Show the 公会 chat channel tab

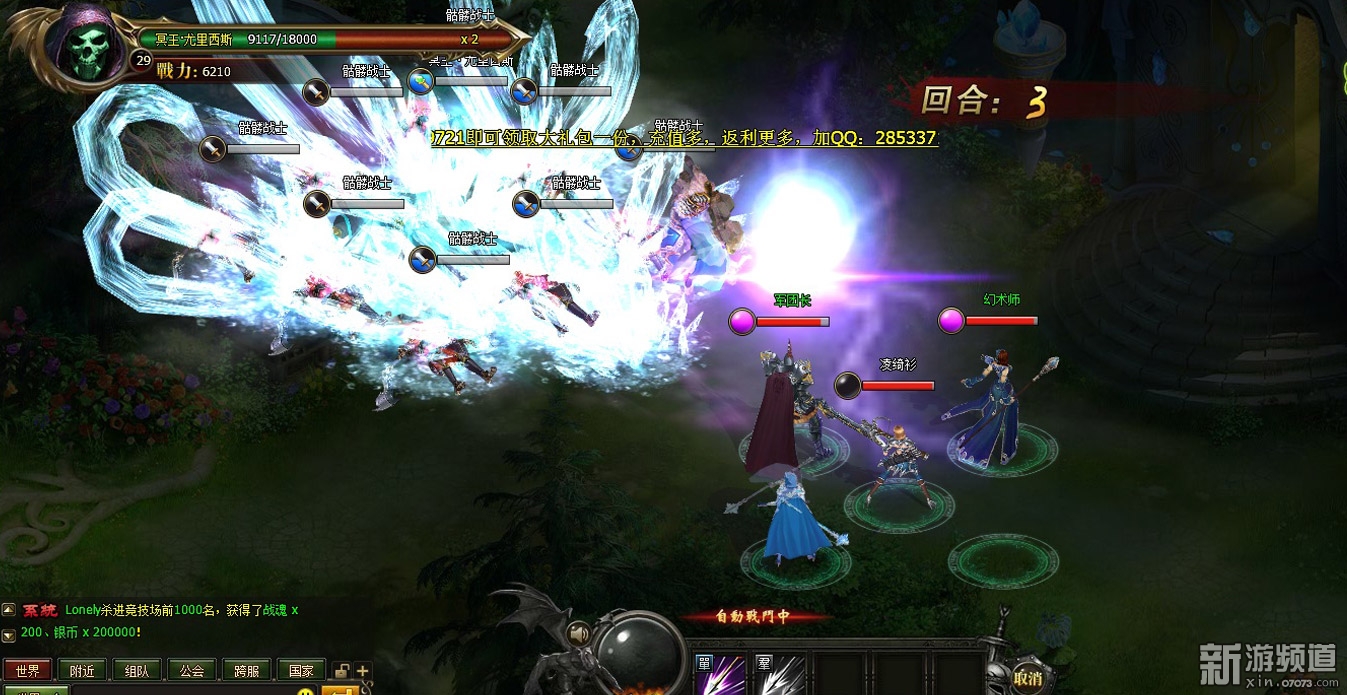point(192,671)
